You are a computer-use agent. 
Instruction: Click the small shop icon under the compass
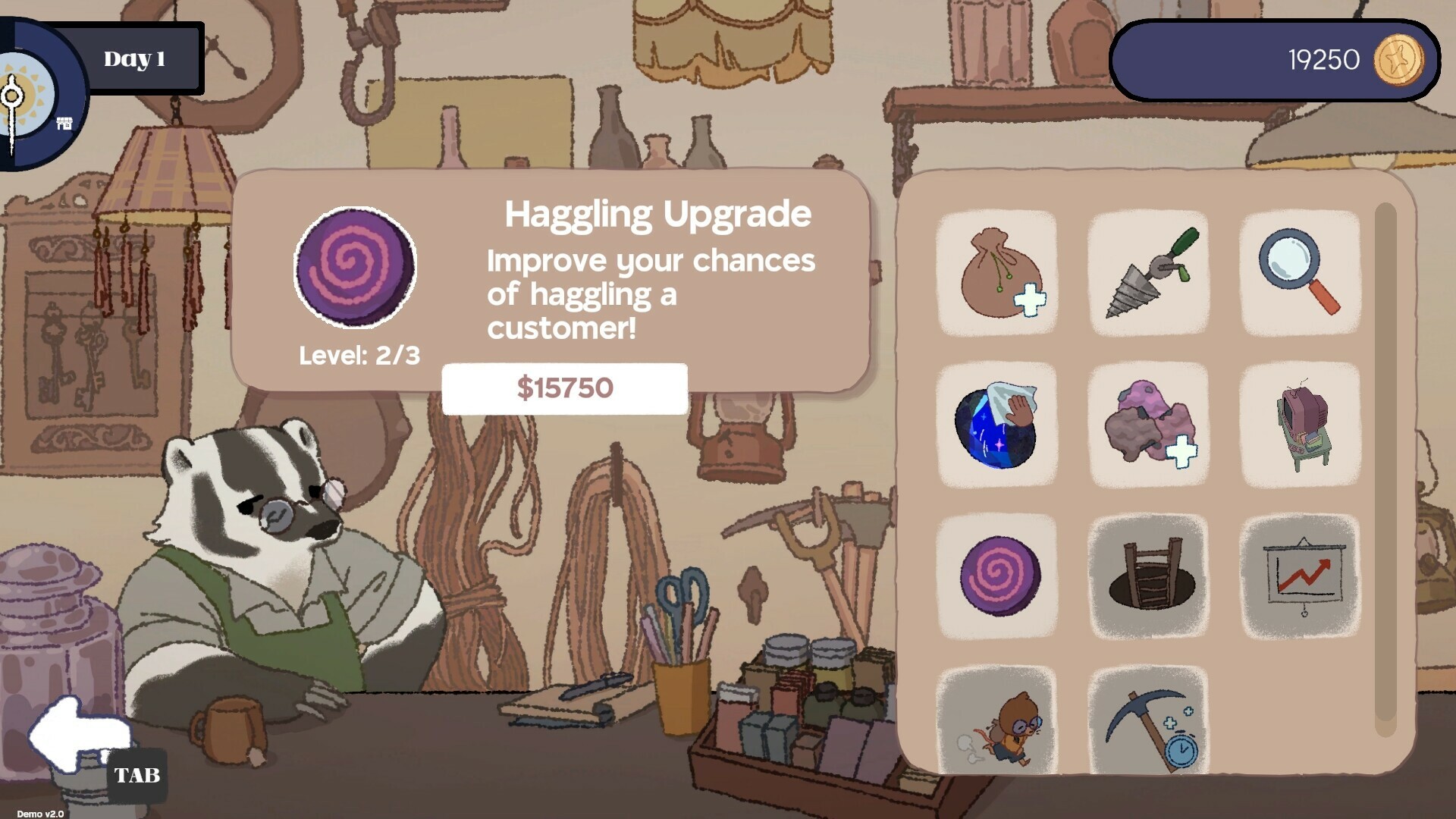(x=64, y=121)
